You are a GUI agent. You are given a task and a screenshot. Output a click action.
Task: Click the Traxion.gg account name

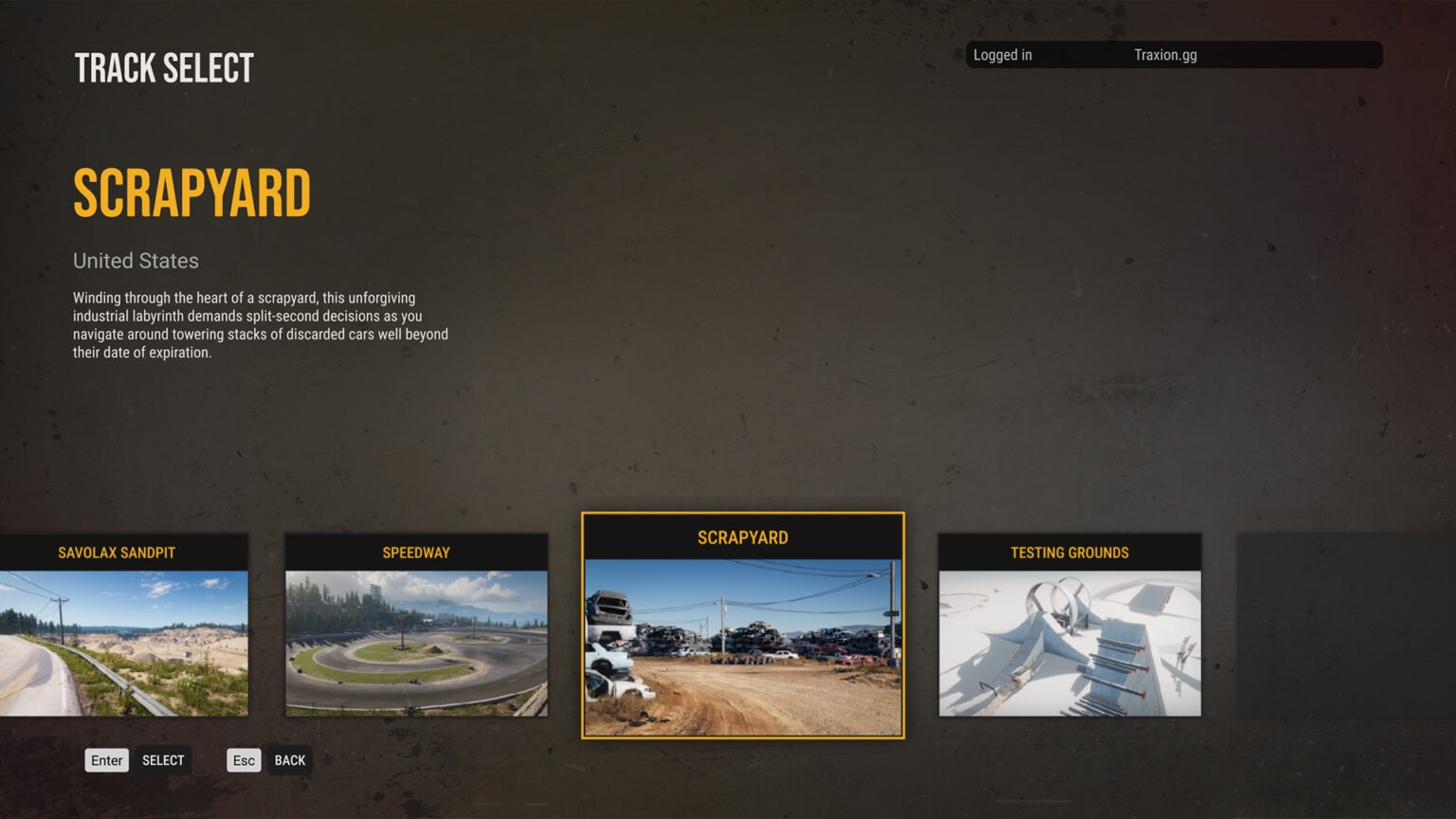coord(1166,54)
